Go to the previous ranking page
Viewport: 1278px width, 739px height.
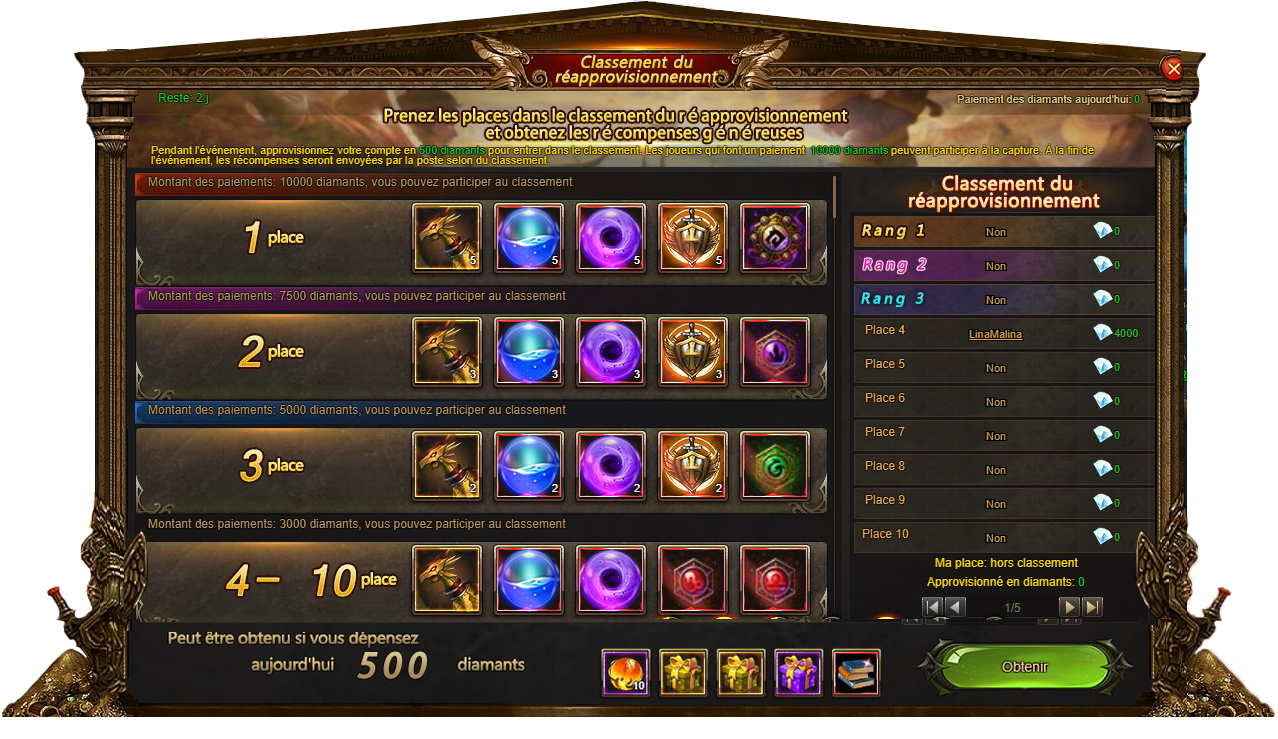pos(955,607)
